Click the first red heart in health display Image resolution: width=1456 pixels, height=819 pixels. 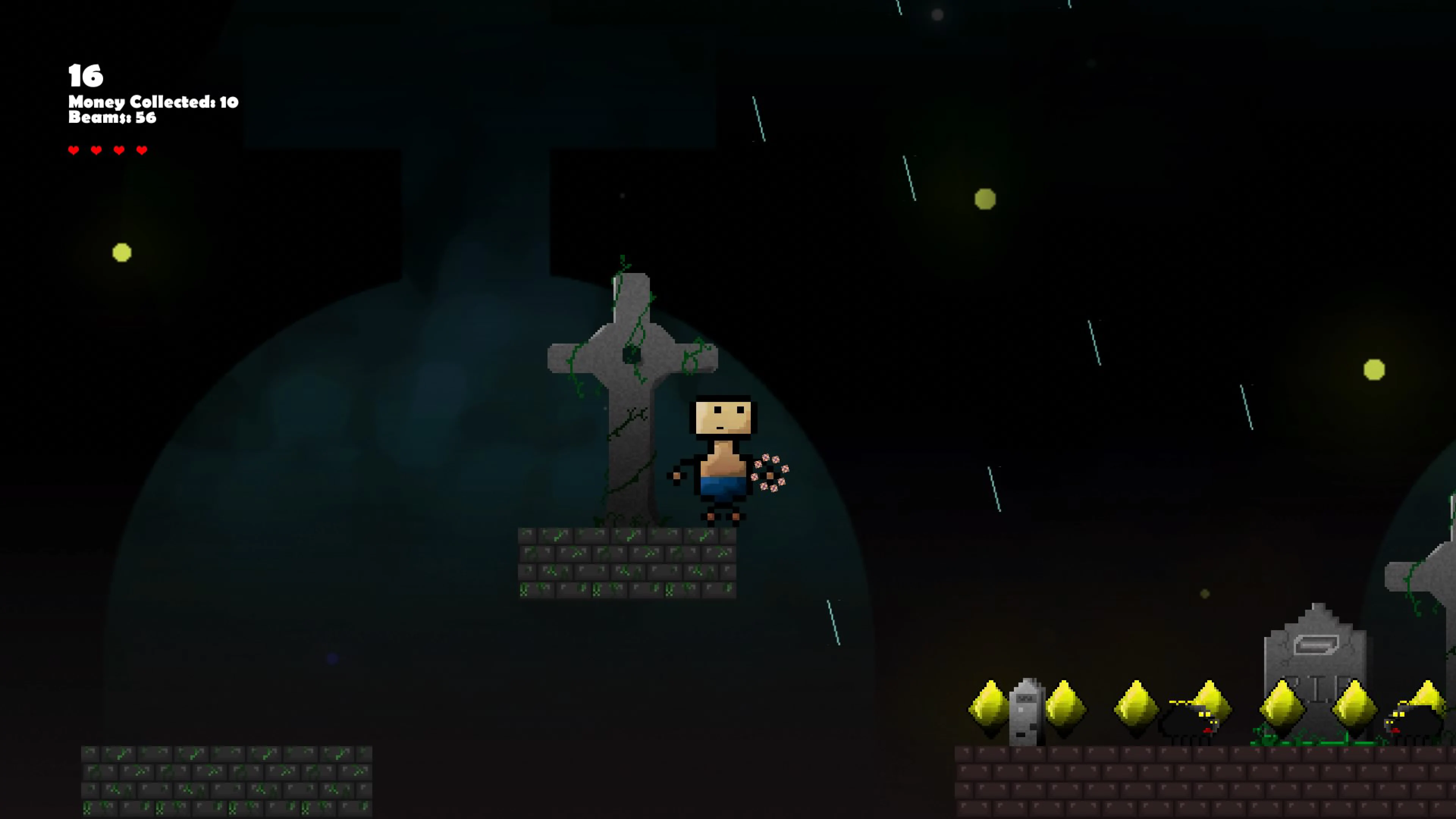pyautogui.click(x=73, y=150)
